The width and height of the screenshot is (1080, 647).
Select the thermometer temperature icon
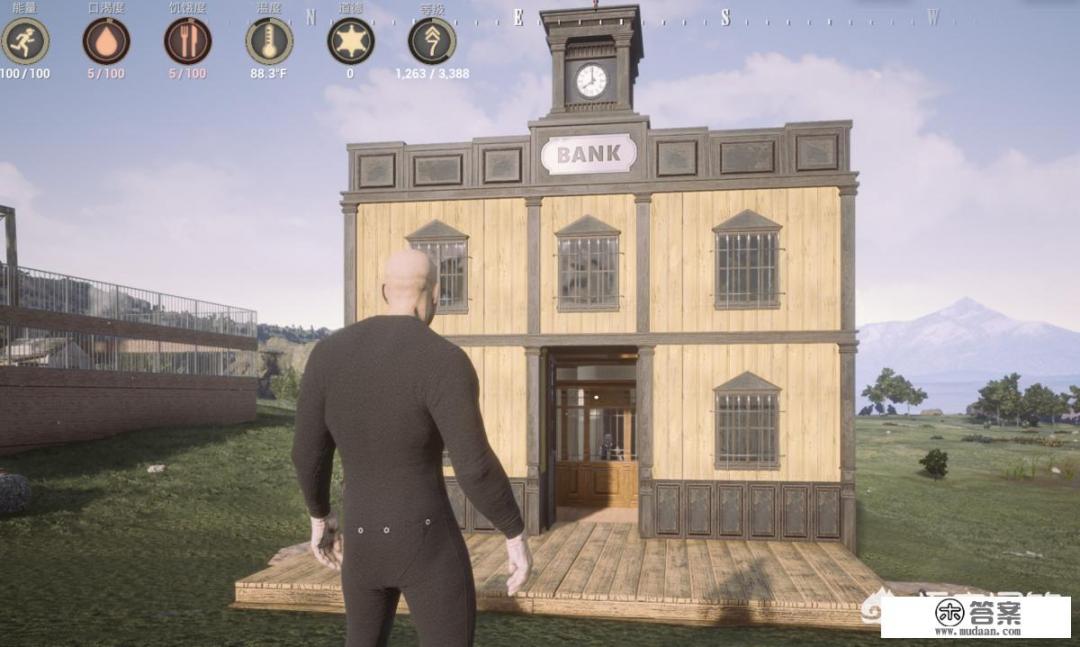coord(269,41)
